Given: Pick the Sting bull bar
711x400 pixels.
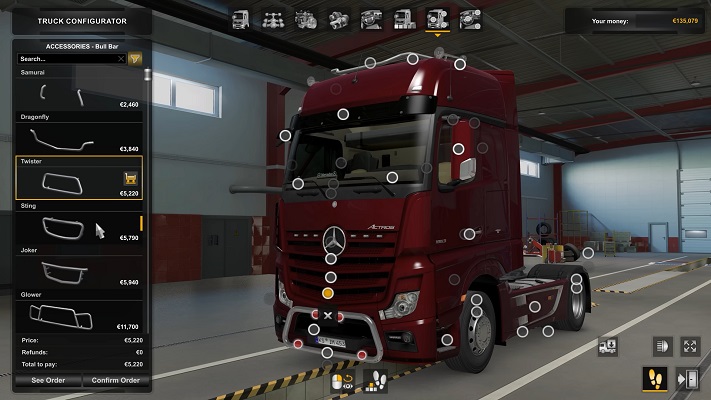Looking at the screenshot, I should pos(79,224).
